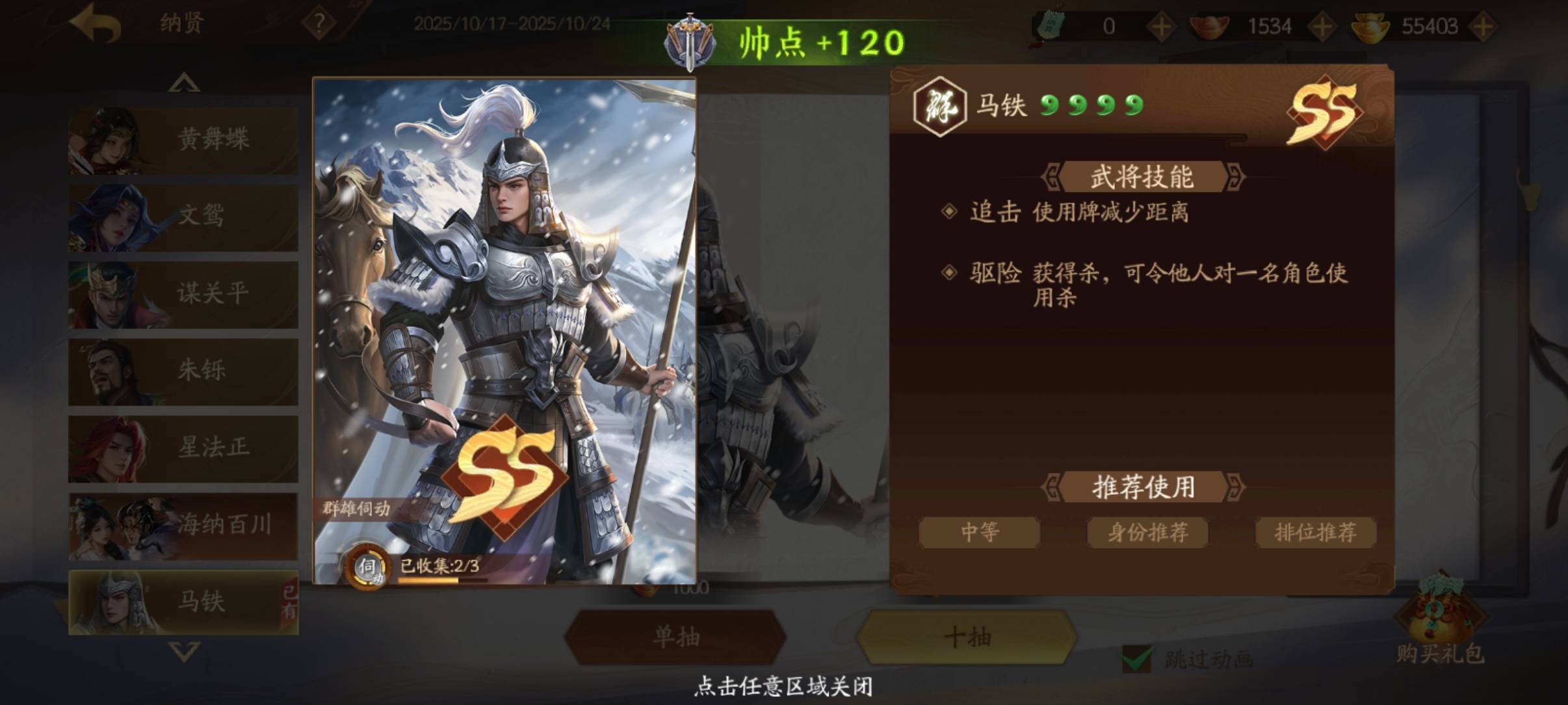
Task: Click the down arrow below general list
Action: coord(184,651)
